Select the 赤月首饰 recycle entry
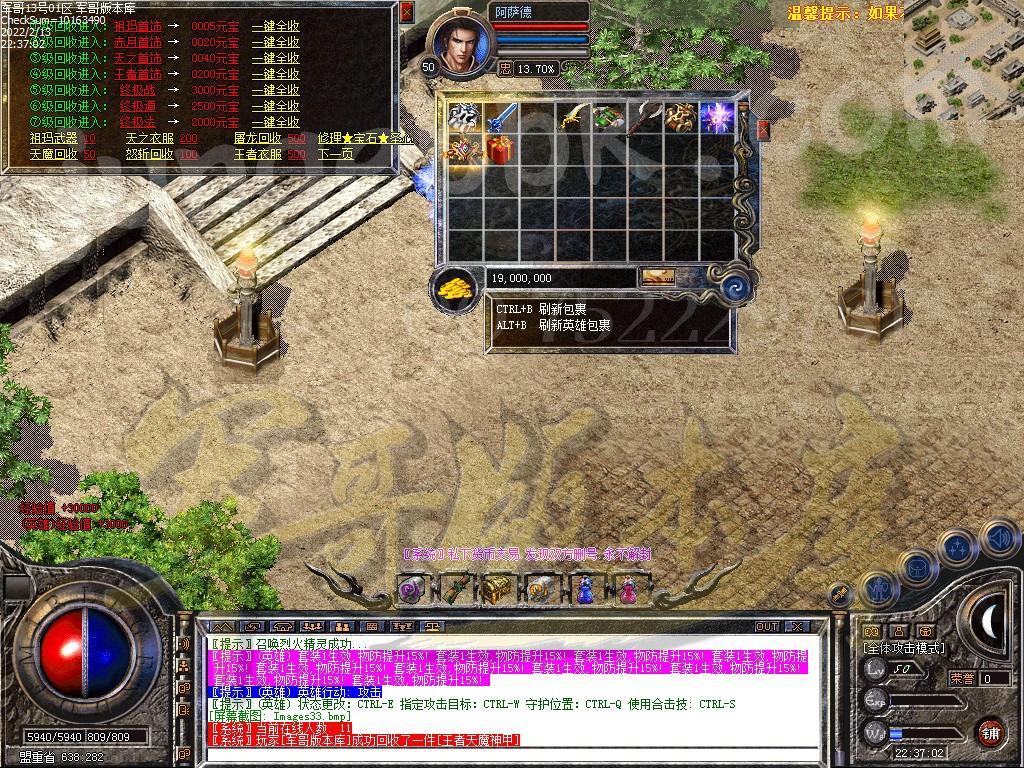The image size is (1024, 768). [x=137, y=42]
